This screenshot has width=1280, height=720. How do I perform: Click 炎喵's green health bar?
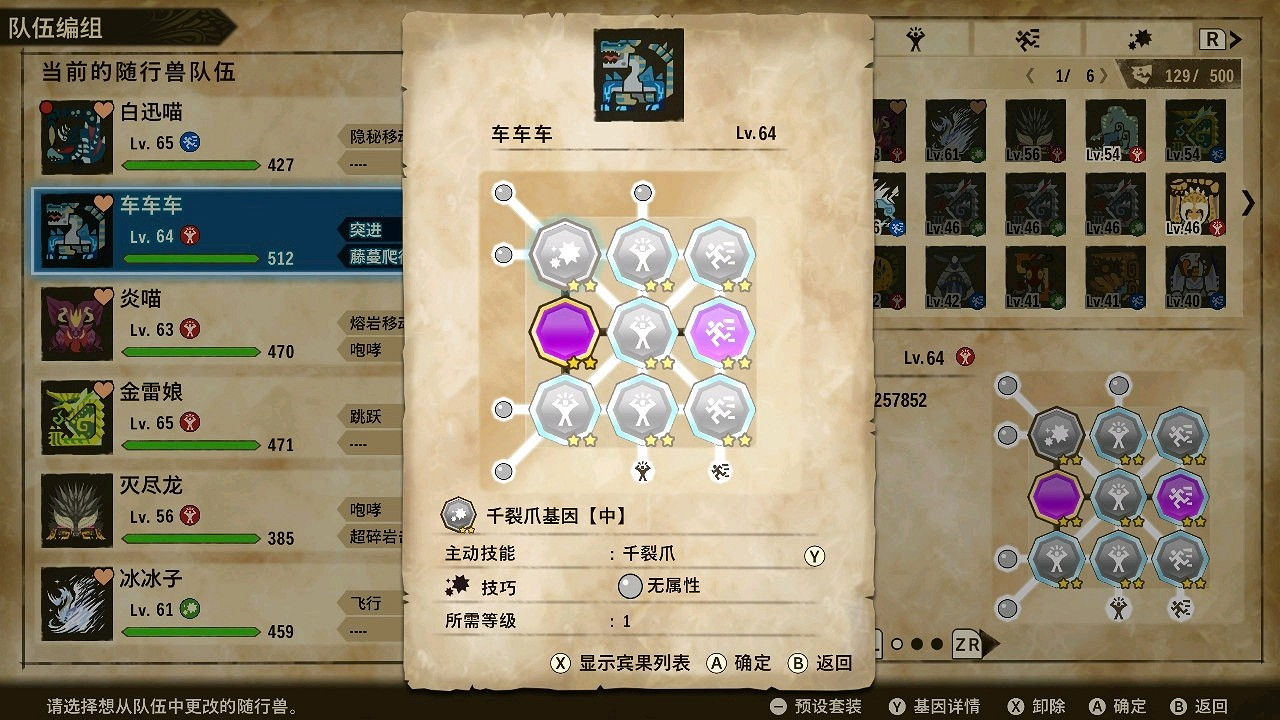pyautogui.click(x=190, y=351)
